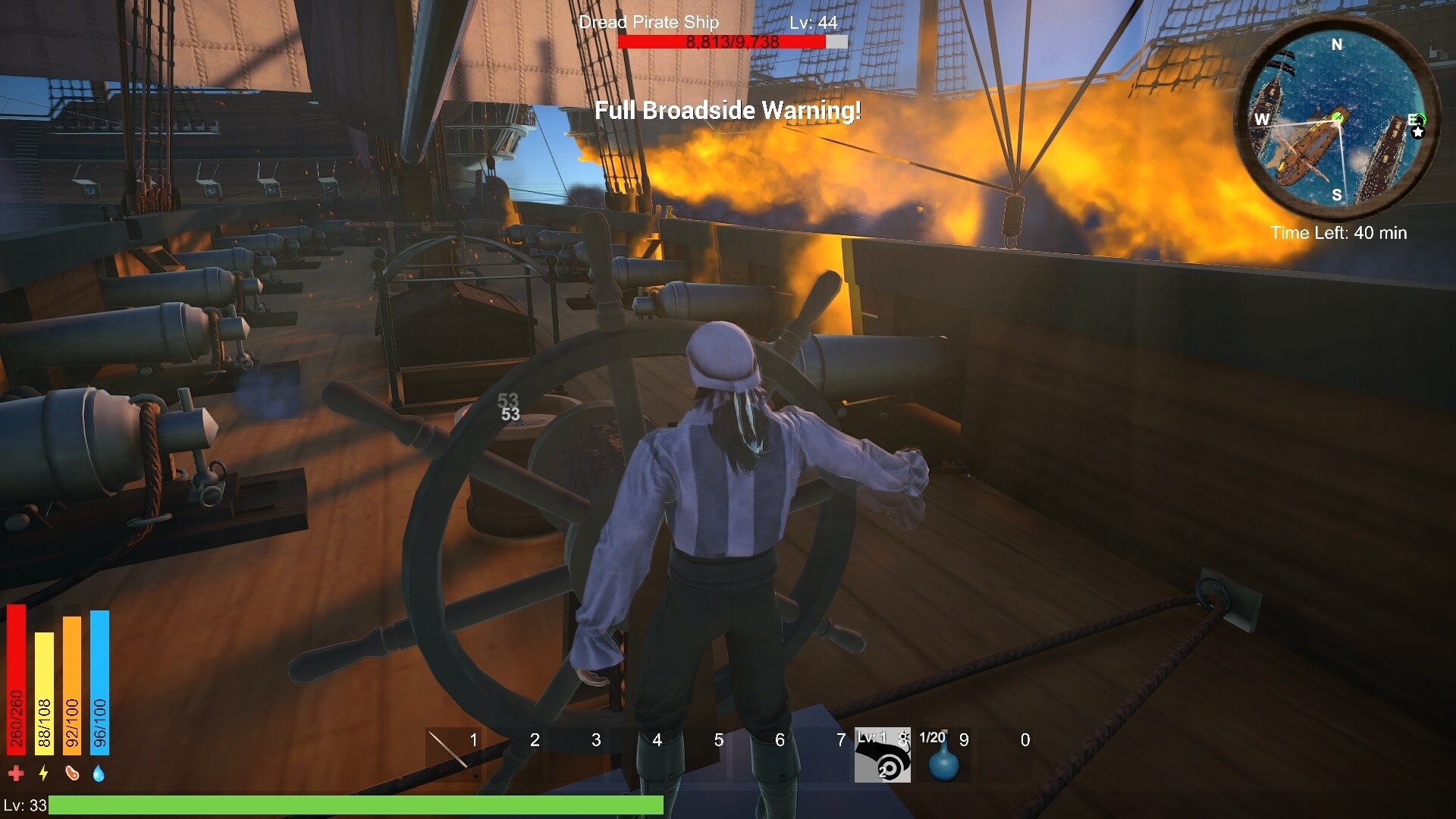Expand the Time Left: 40 min display
Viewport: 1456px width, 819px height.
(1338, 234)
